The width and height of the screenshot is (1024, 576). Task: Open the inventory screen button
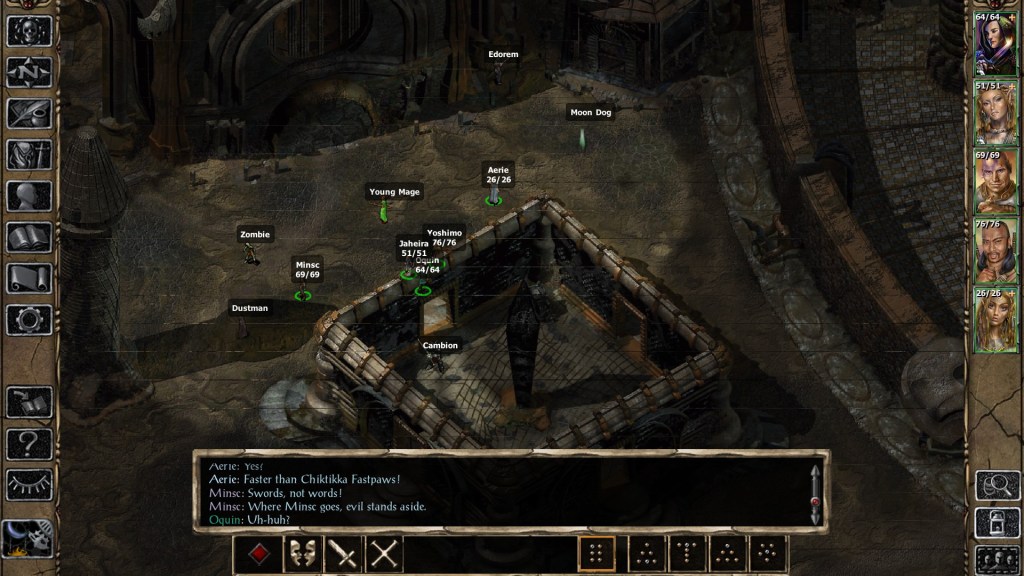pos(29,155)
